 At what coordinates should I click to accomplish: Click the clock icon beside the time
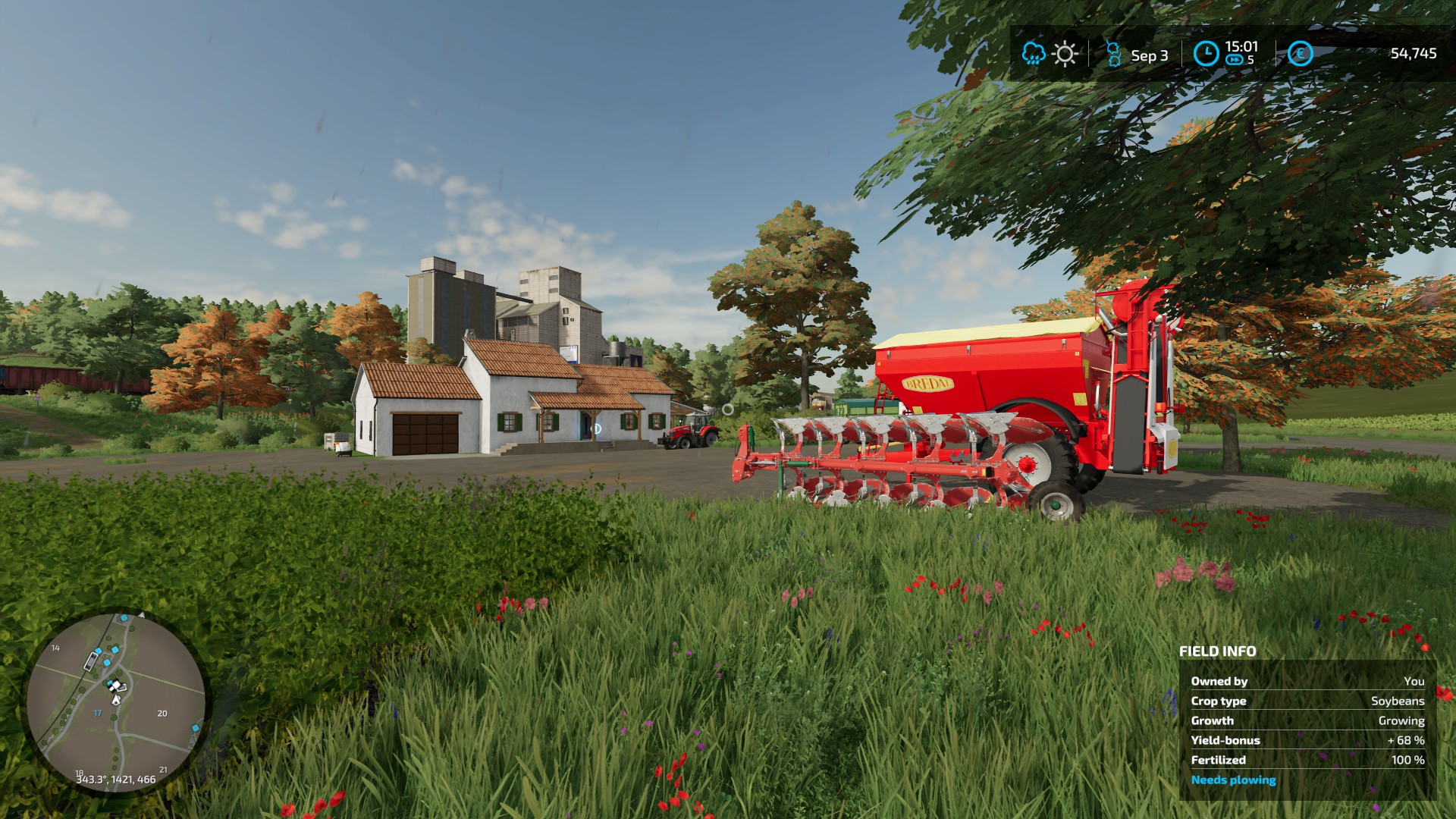1206,54
